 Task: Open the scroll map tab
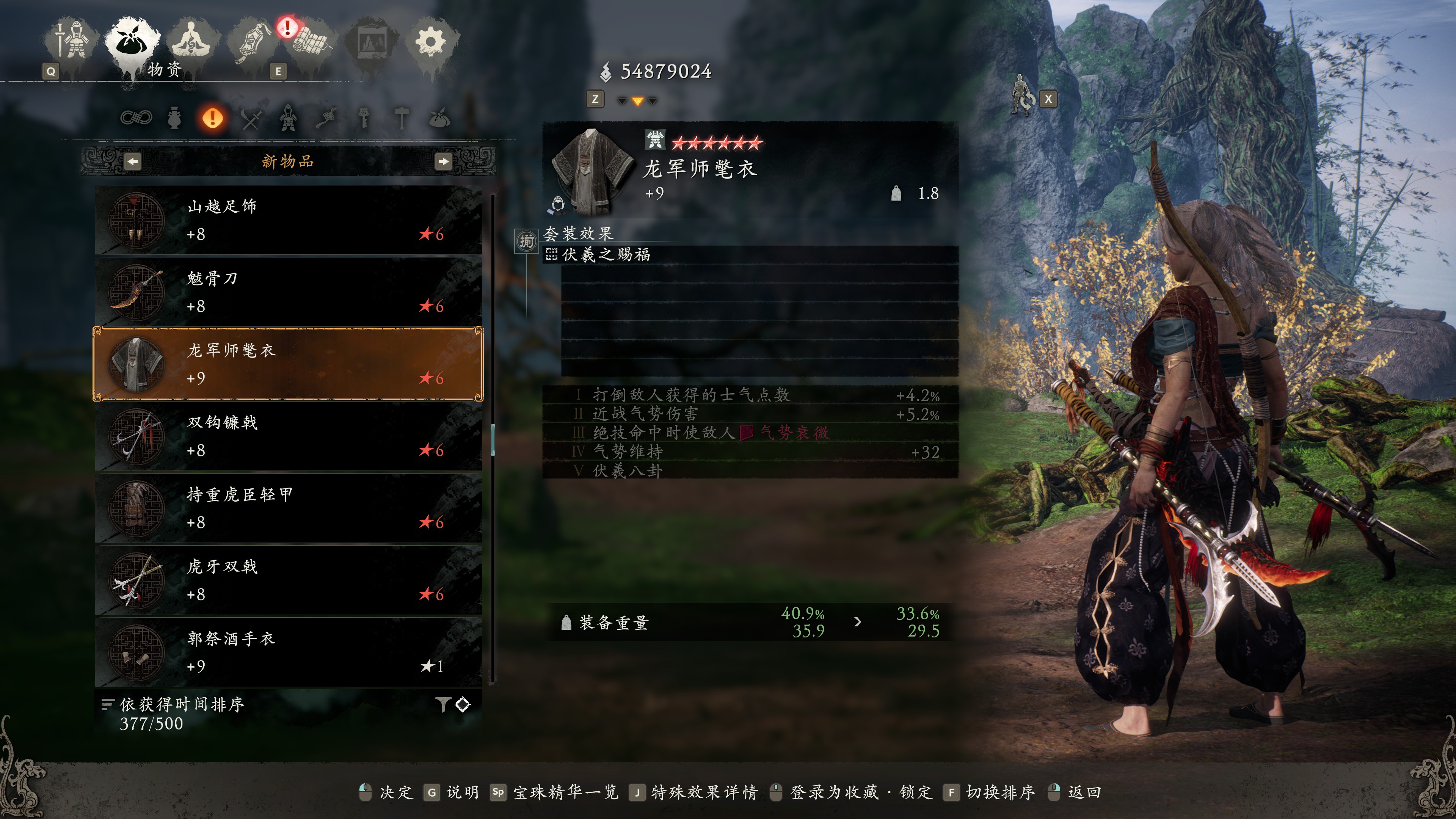tap(310, 41)
